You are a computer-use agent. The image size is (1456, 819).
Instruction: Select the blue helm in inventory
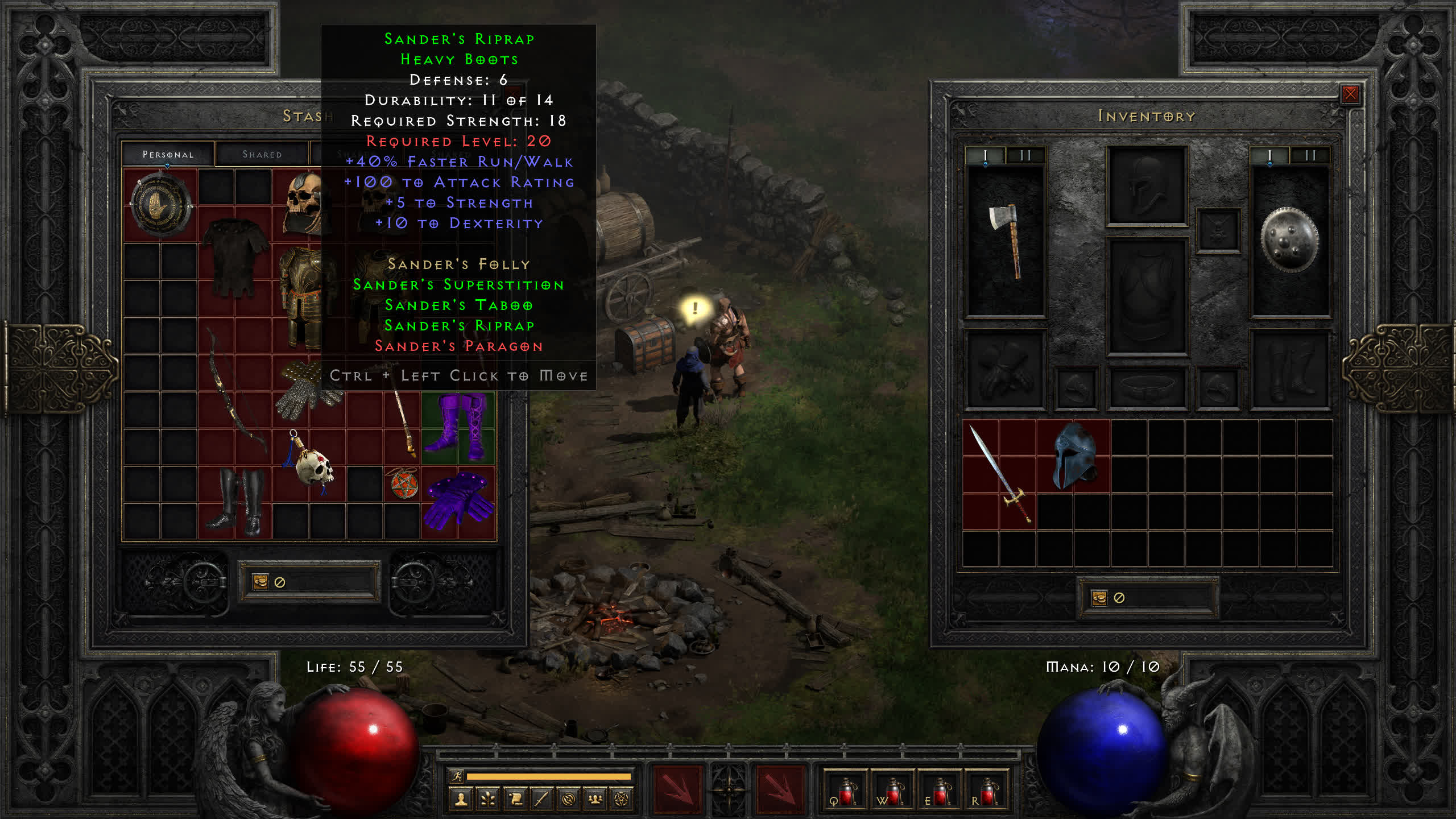pos(1073,456)
